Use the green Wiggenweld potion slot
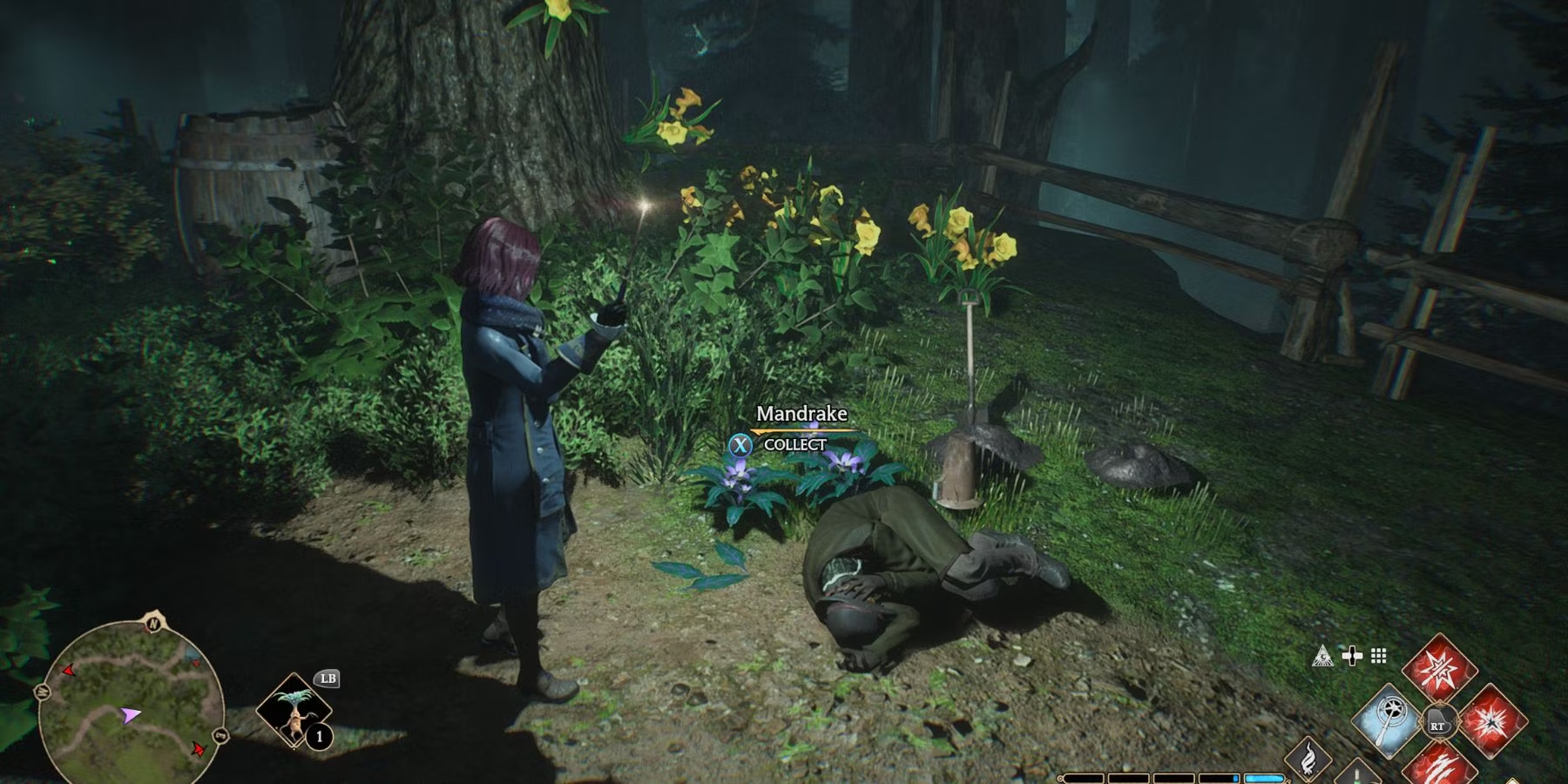 (1359, 772)
